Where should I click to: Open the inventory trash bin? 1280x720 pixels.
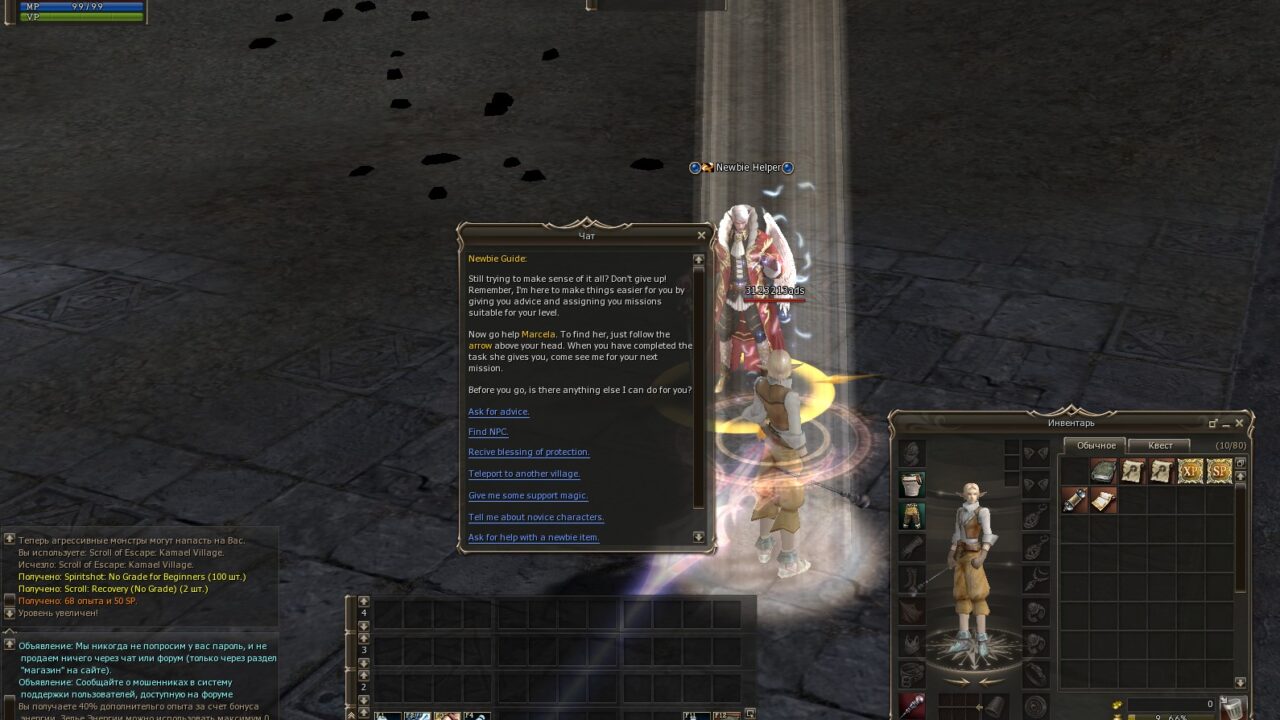[x=1233, y=708]
